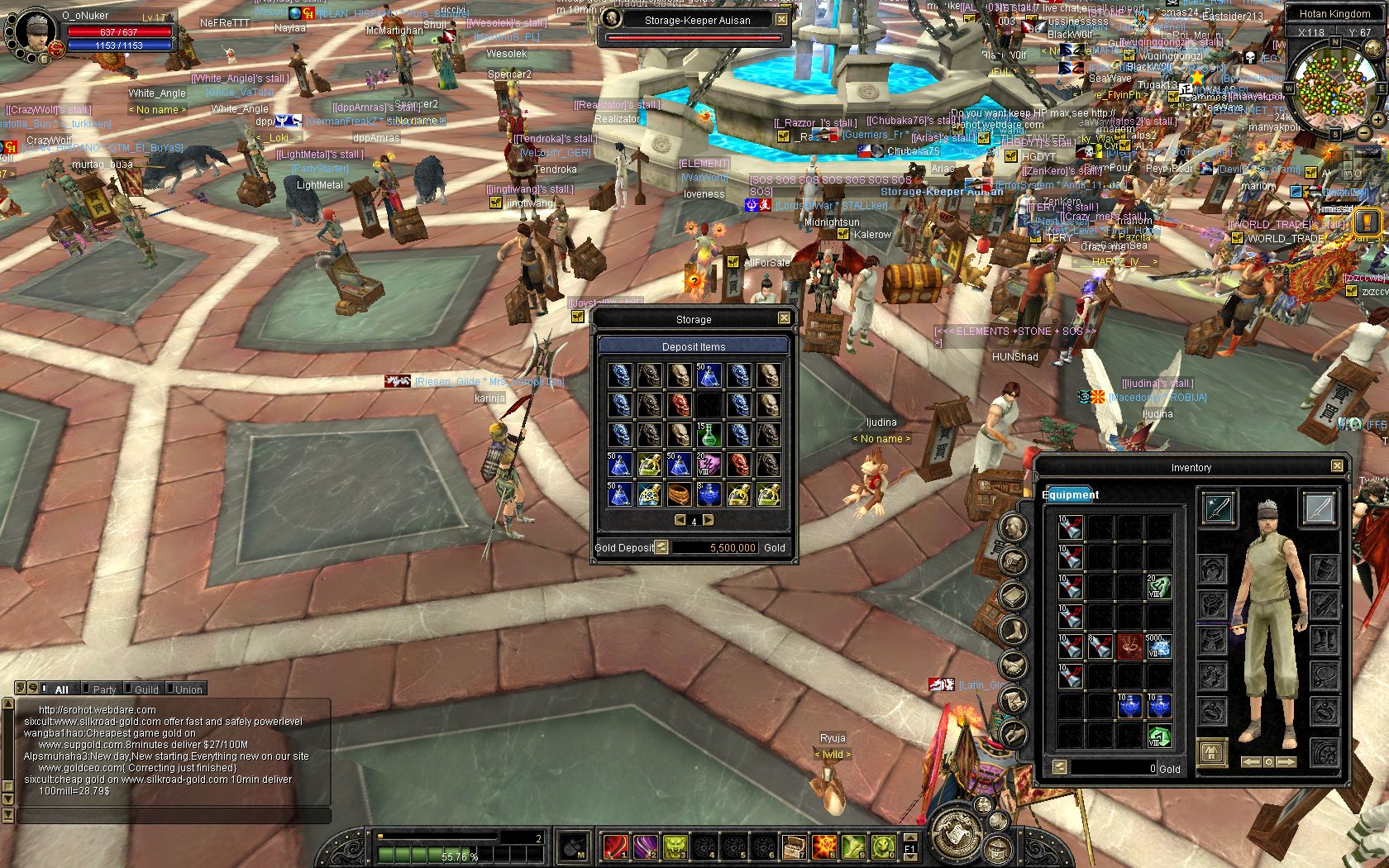
Task: Click the Hotan Kingdom minimap
Action: pyautogui.click(x=1333, y=88)
